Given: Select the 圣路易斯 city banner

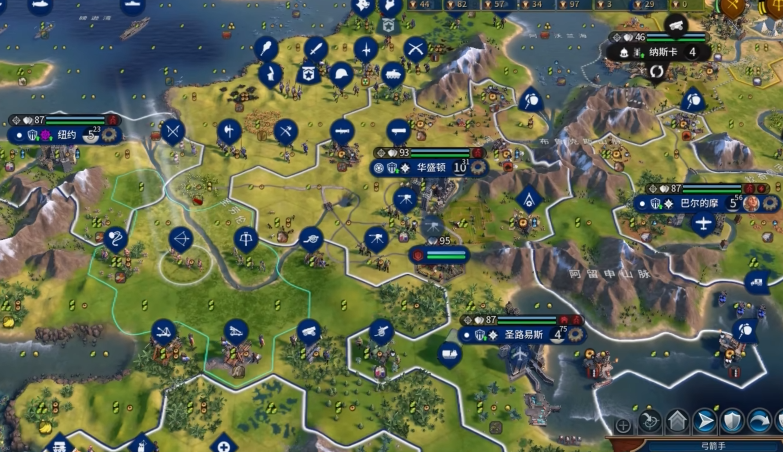Looking at the screenshot, I should pos(519,335).
